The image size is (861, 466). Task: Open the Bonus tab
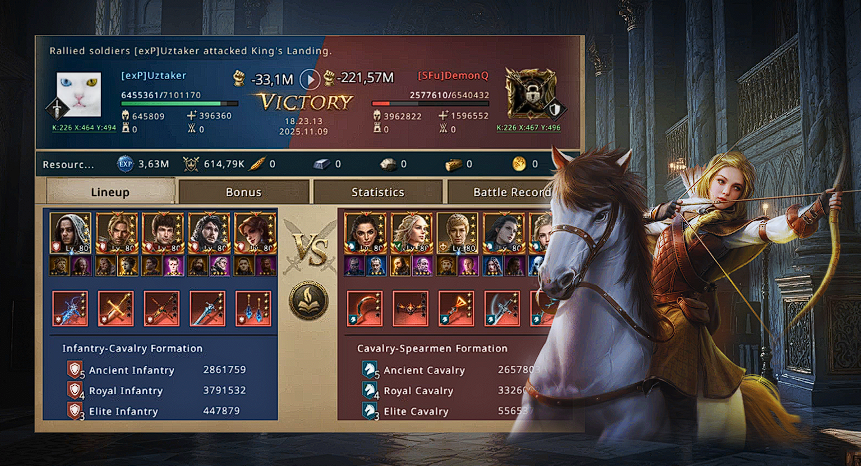(243, 192)
